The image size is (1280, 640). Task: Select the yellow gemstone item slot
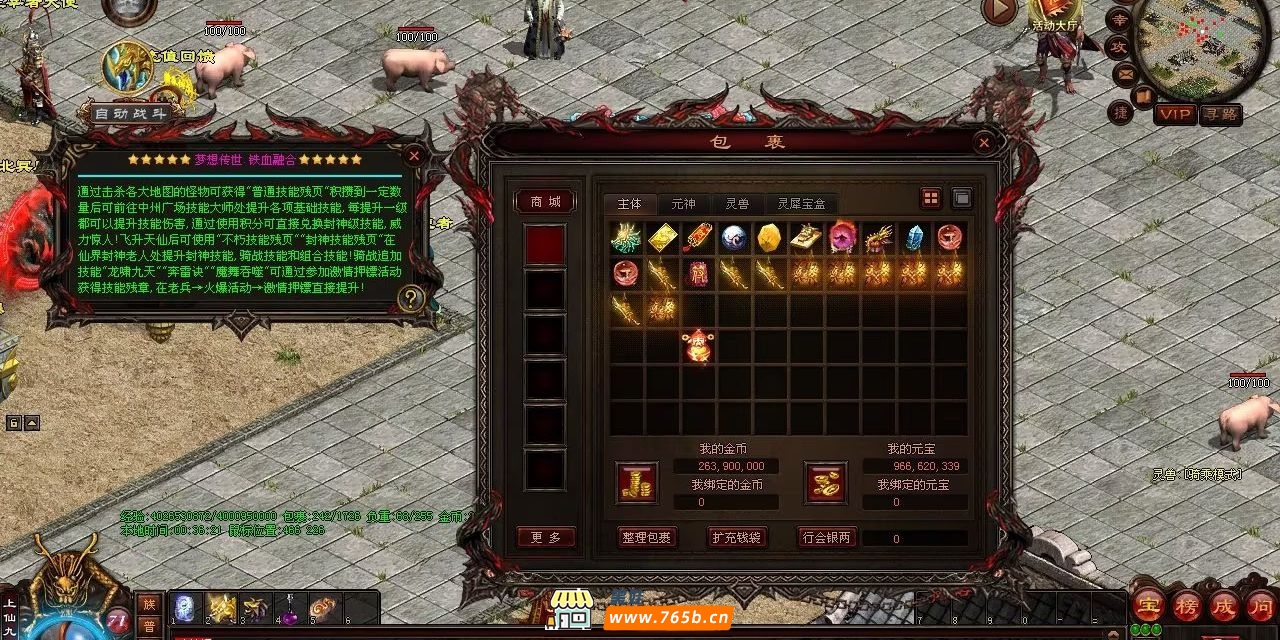(x=768, y=238)
